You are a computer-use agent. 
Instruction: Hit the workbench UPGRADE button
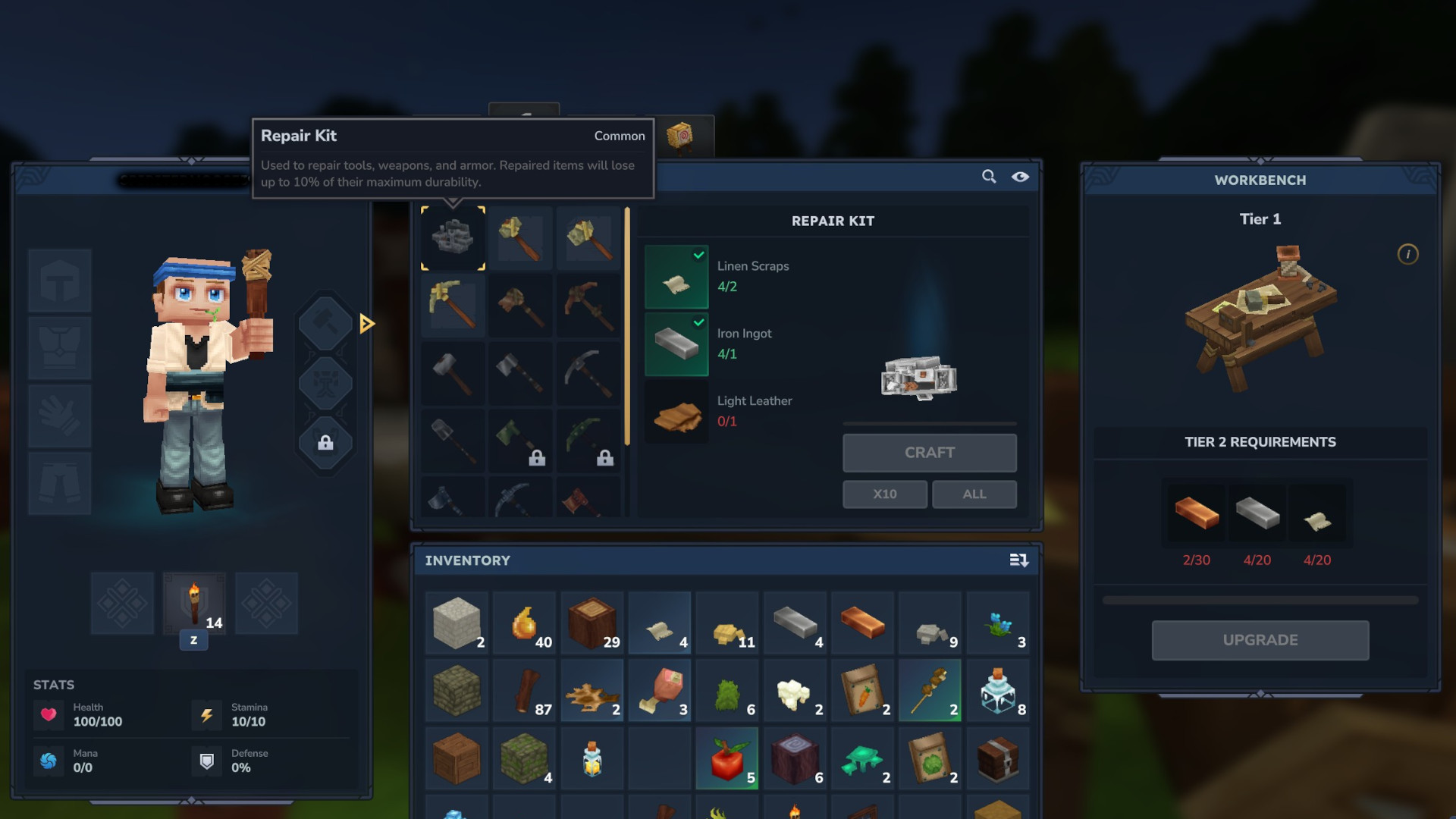[1260, 640]
